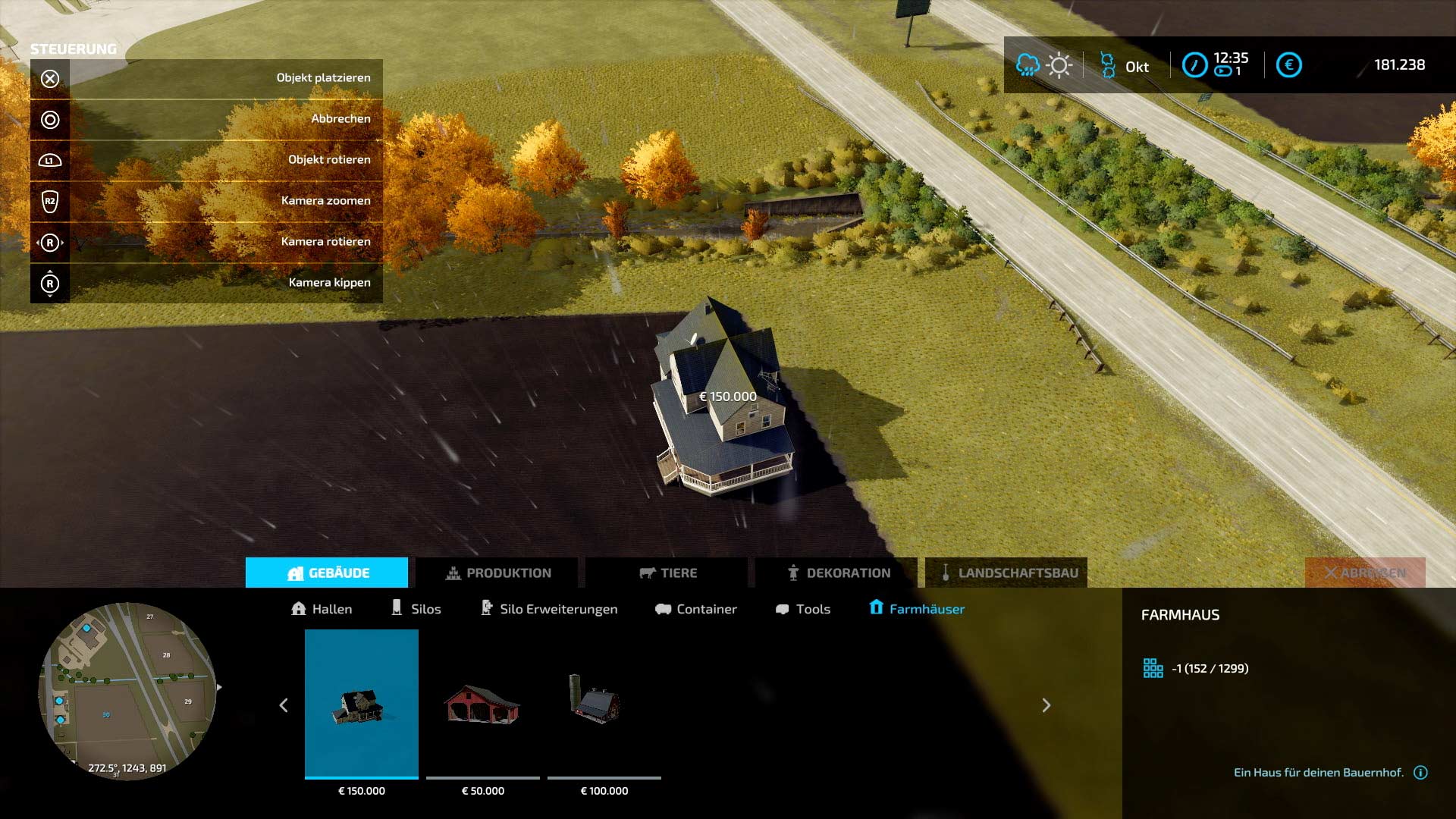
Task: Open the Produktion tab
Action: pyautogui.click(x=497, y=573)
